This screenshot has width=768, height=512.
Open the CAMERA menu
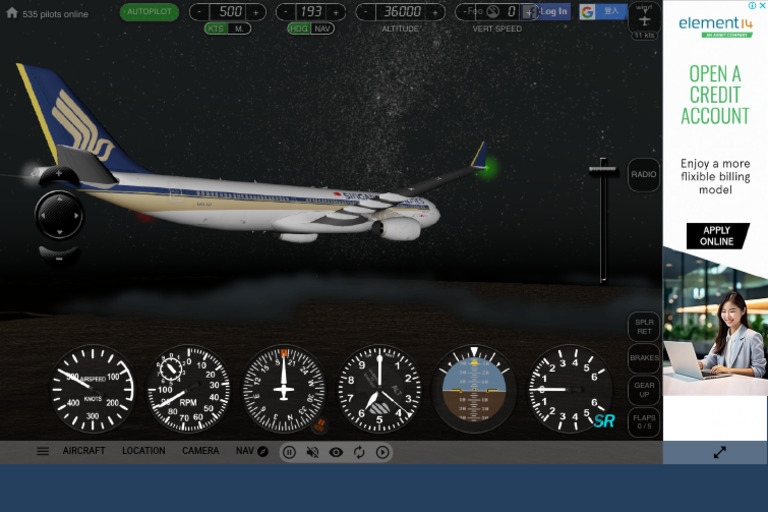(200, 451)
